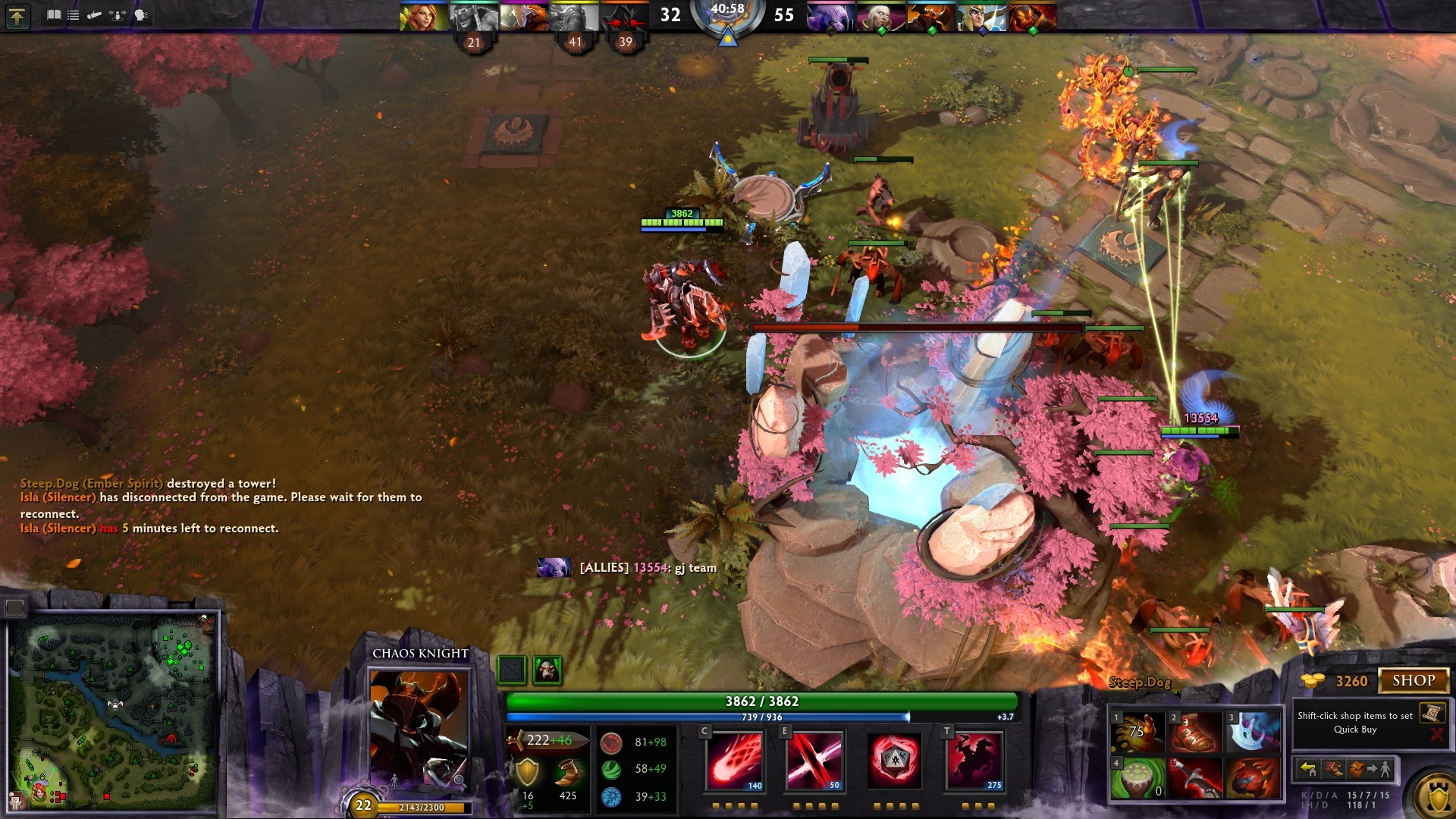The width and height of the screenshot is (1456, 819).
Task: Click the courier return-to-base arrow button
Action: (1308, 770)
